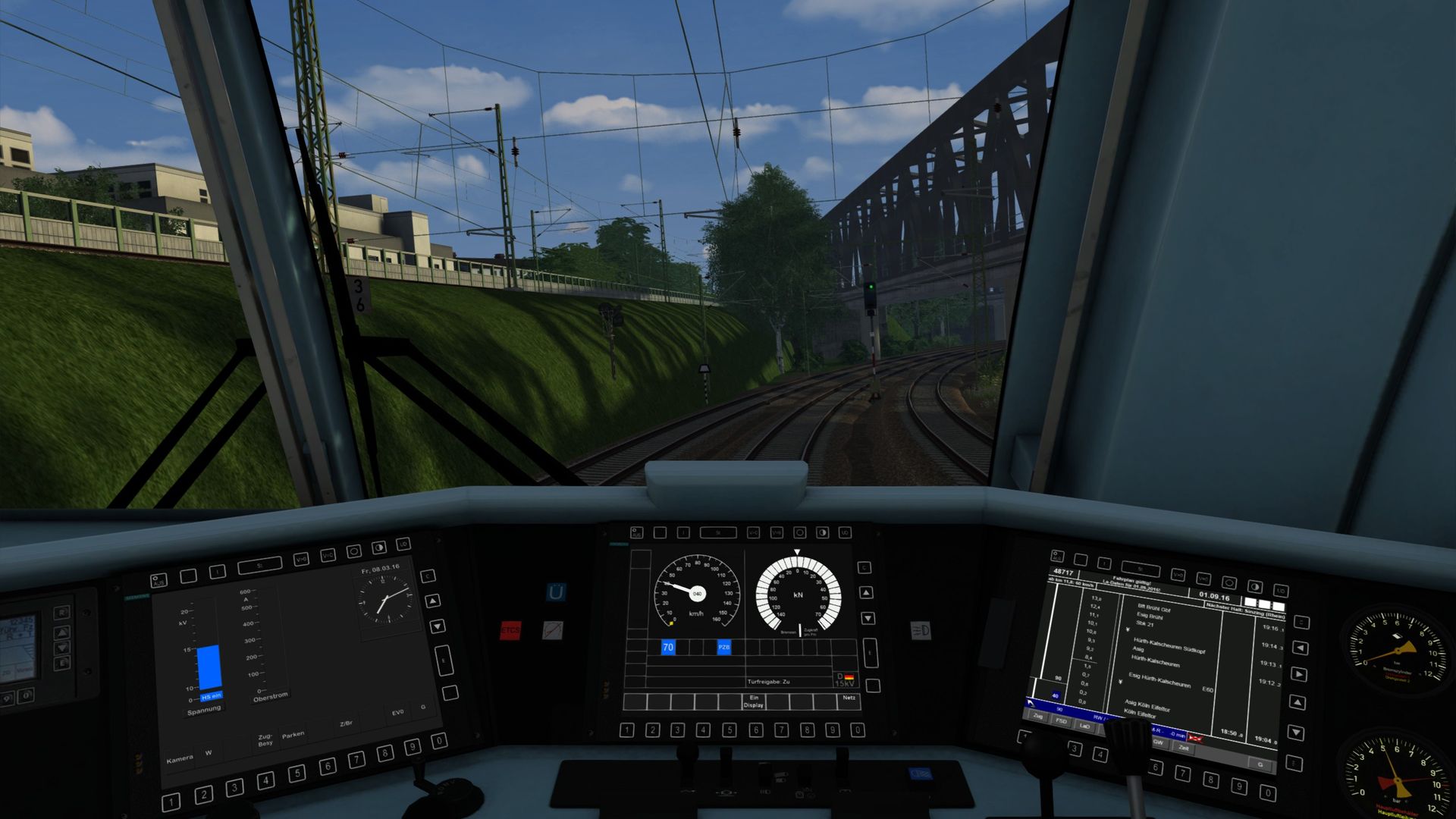Screen dimensions: 1456x819
Task: Click the down arrow right of the speedometer screen
Action: 868,619
